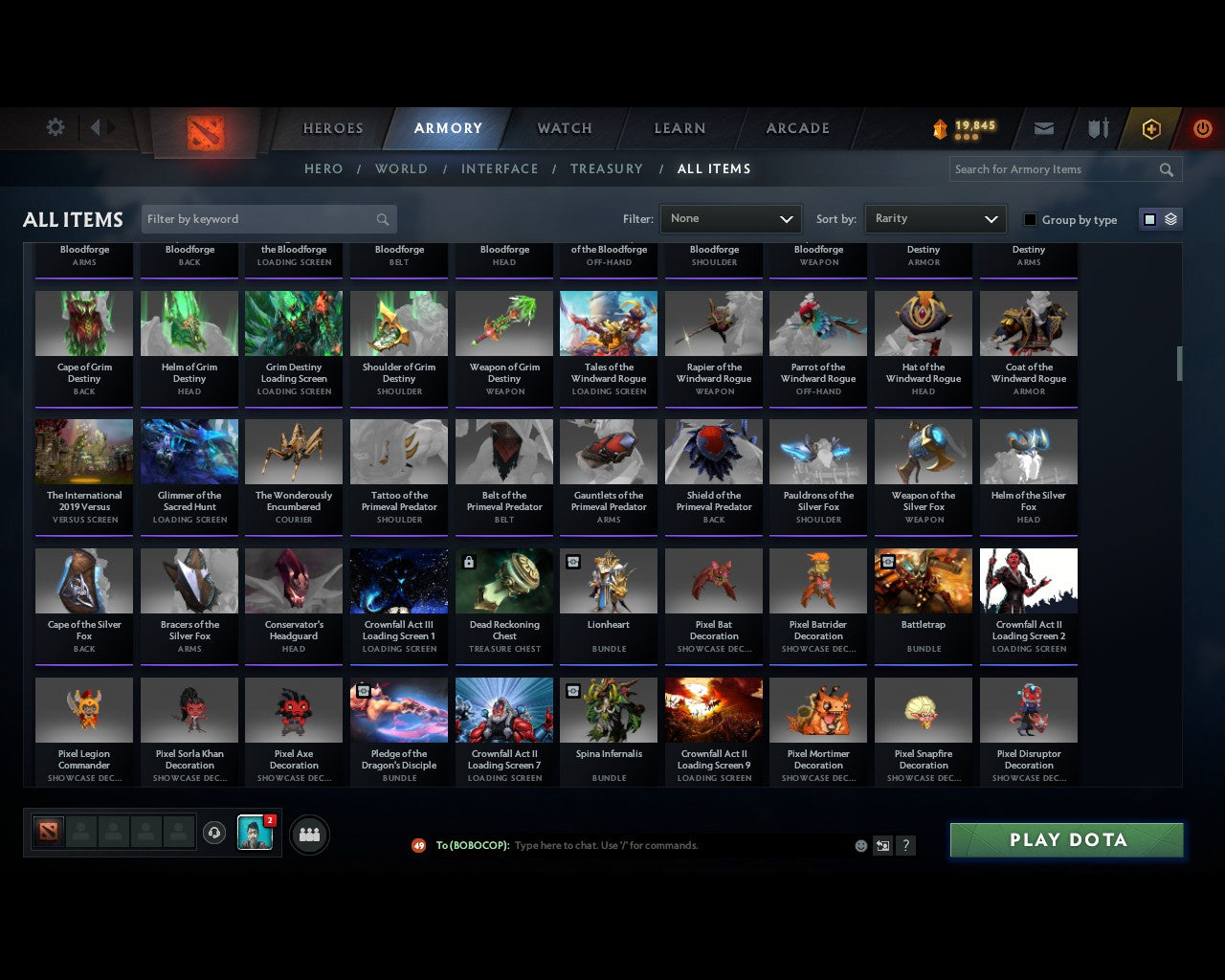1225x980 pixels.
Task: Click the Lionheart bundle thumbnail
Action: (609, 580)
